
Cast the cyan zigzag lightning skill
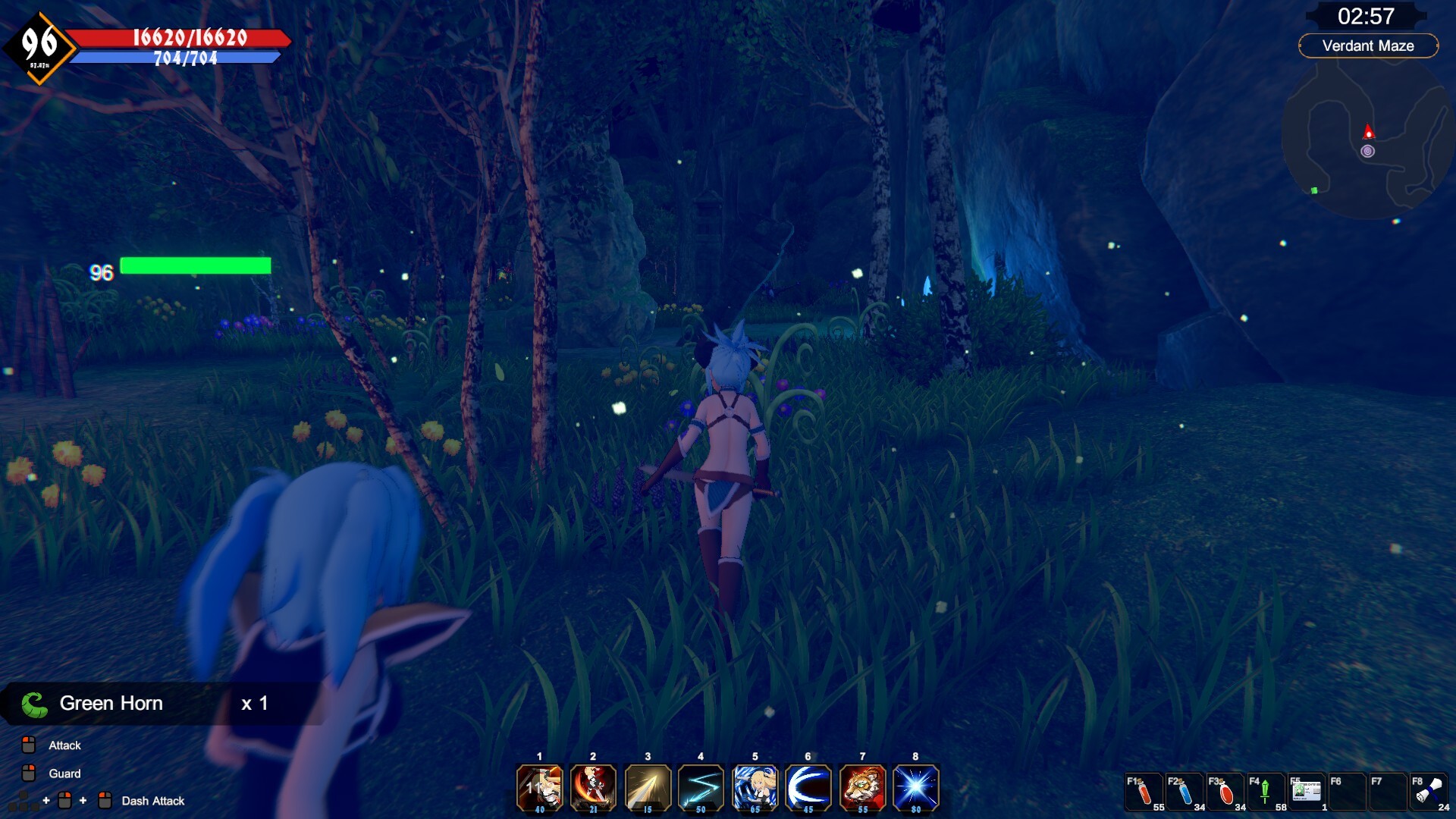[701, 789]
